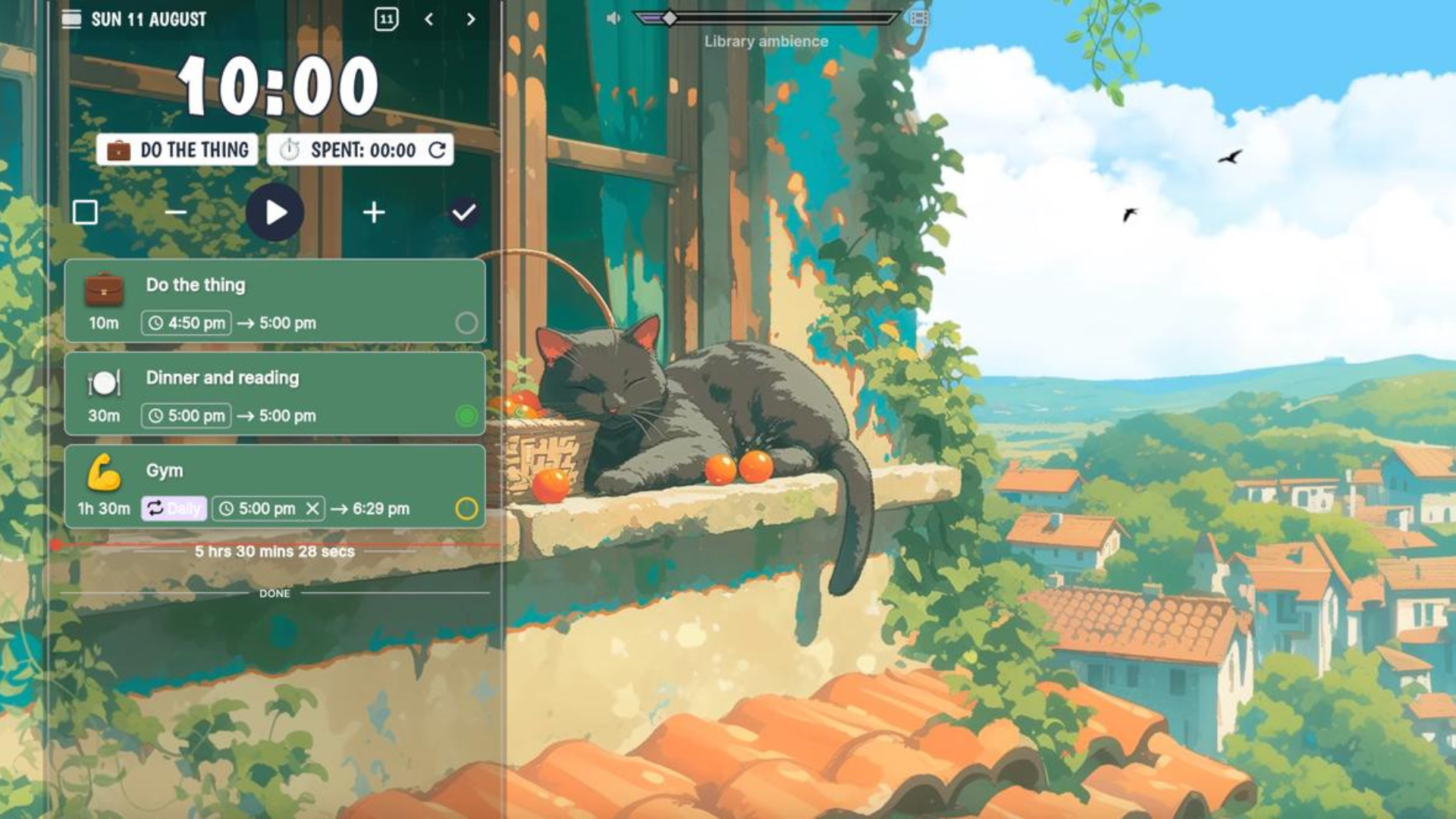Go to next day with right chevron
The image size is (1456, 819).
pos(470,18)
